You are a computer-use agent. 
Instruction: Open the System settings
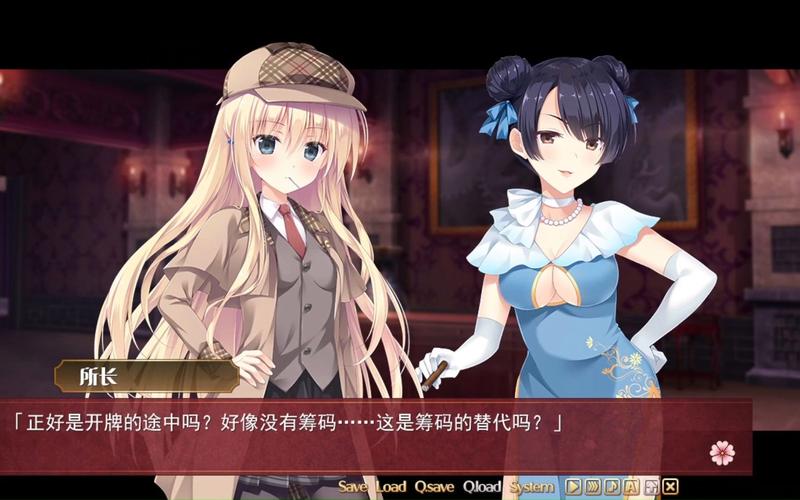click(x=531, y=487)
